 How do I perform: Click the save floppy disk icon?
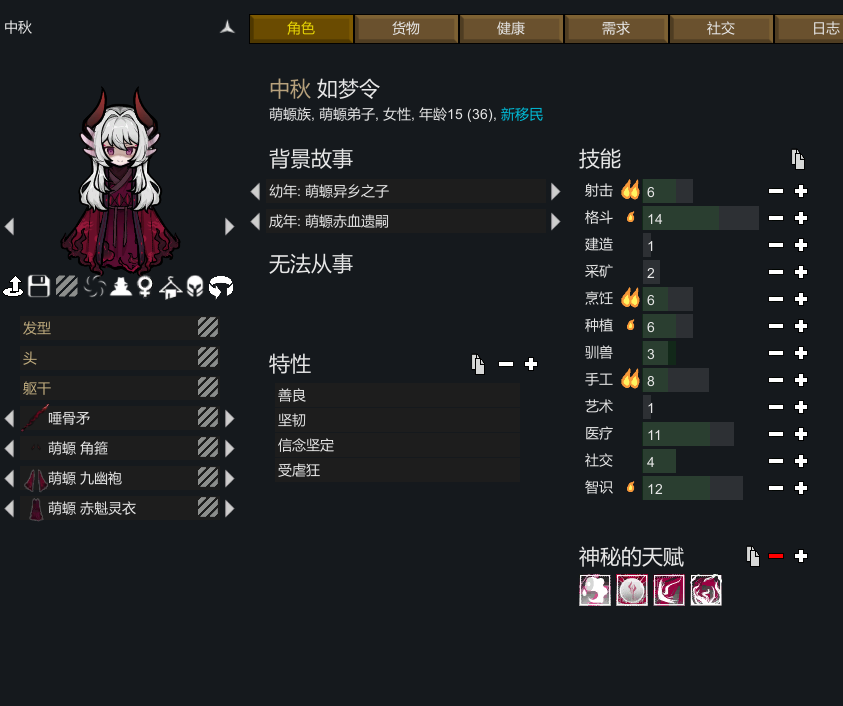(39, 287)
